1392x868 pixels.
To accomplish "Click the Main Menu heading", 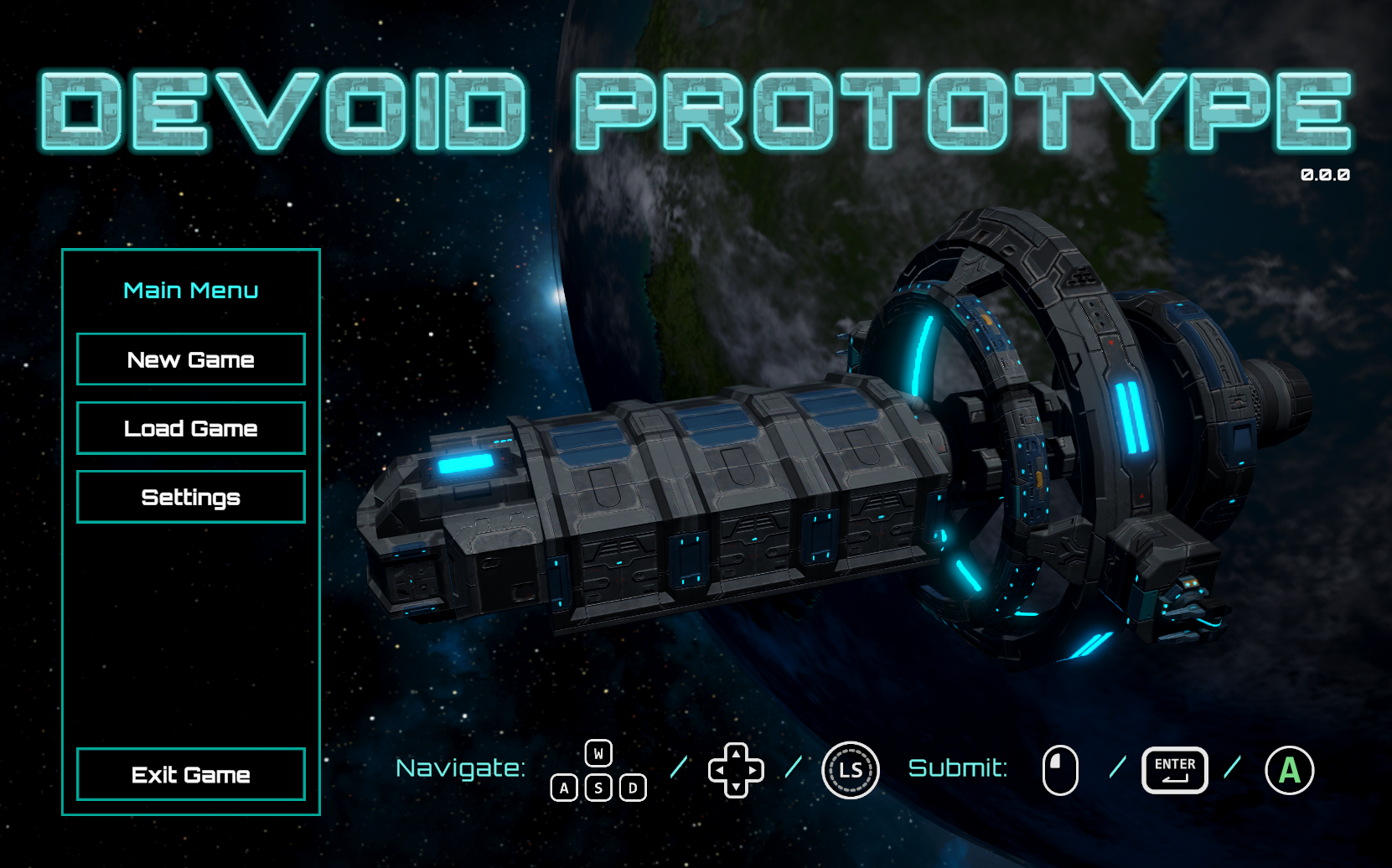I will [x=190, y=290].
